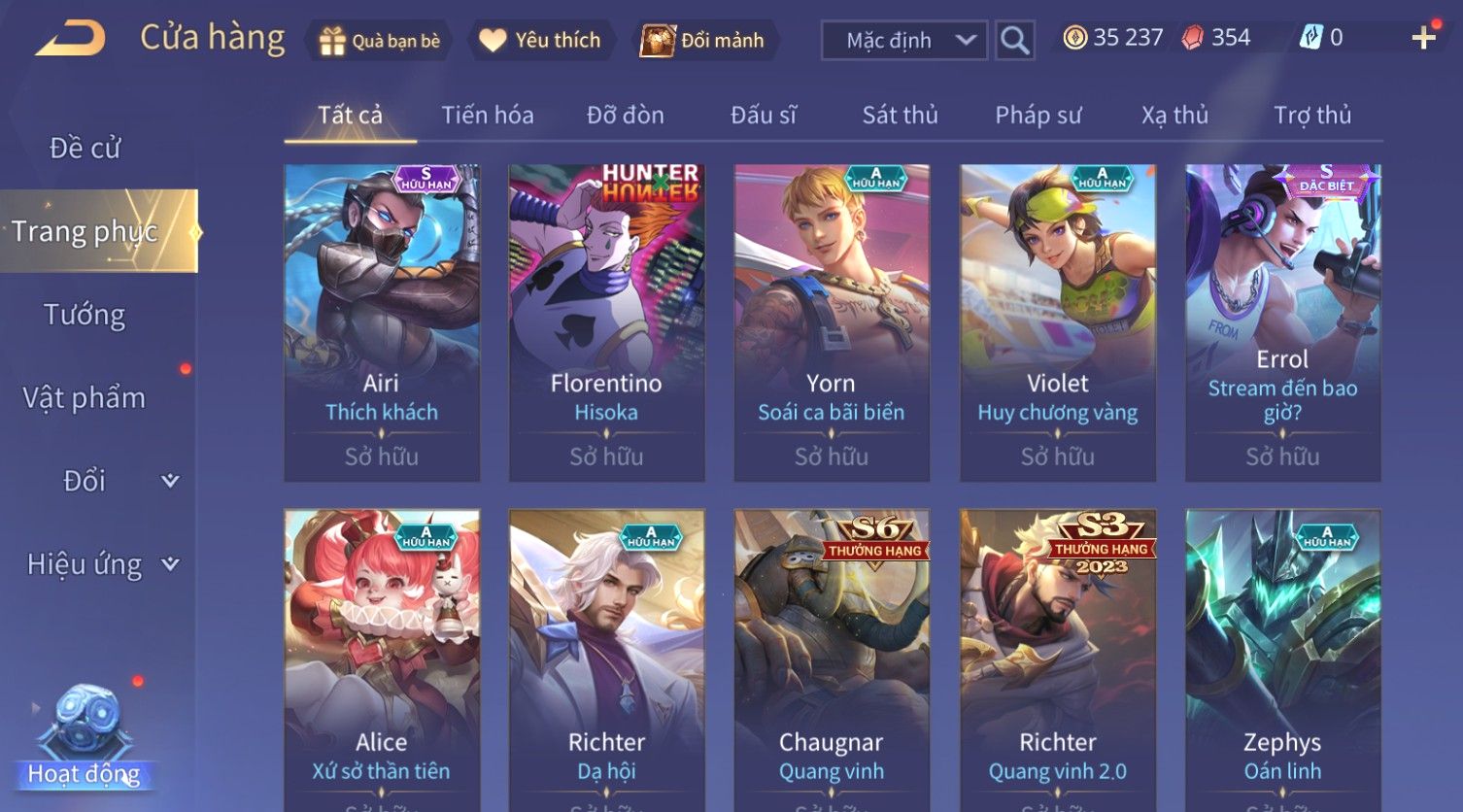Screen dimensions: 1463x812
Task: Show the Sát thủ category tab
Action: (900, 116)
